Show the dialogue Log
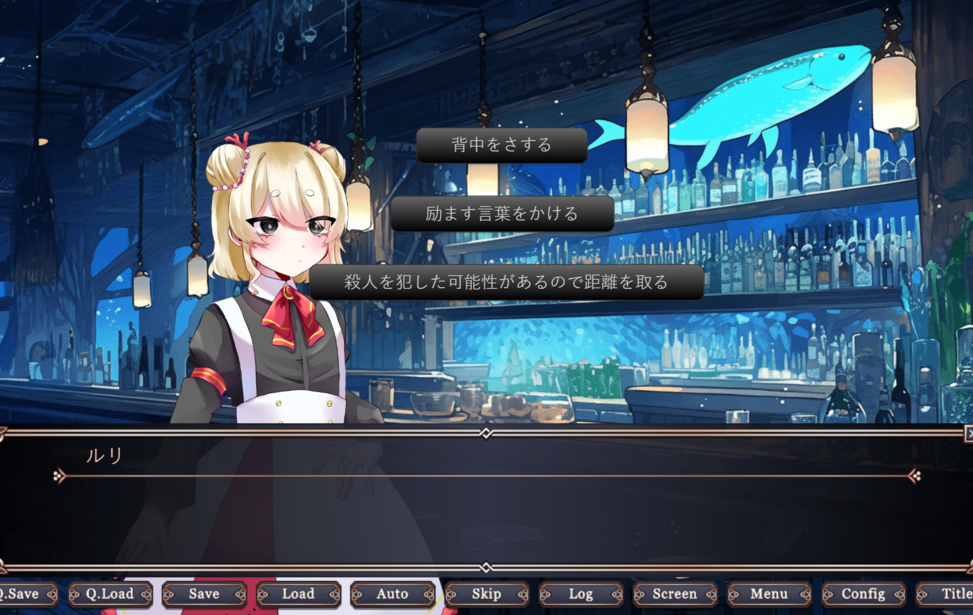Screen dimensions: 973x615 coord(581,594)
